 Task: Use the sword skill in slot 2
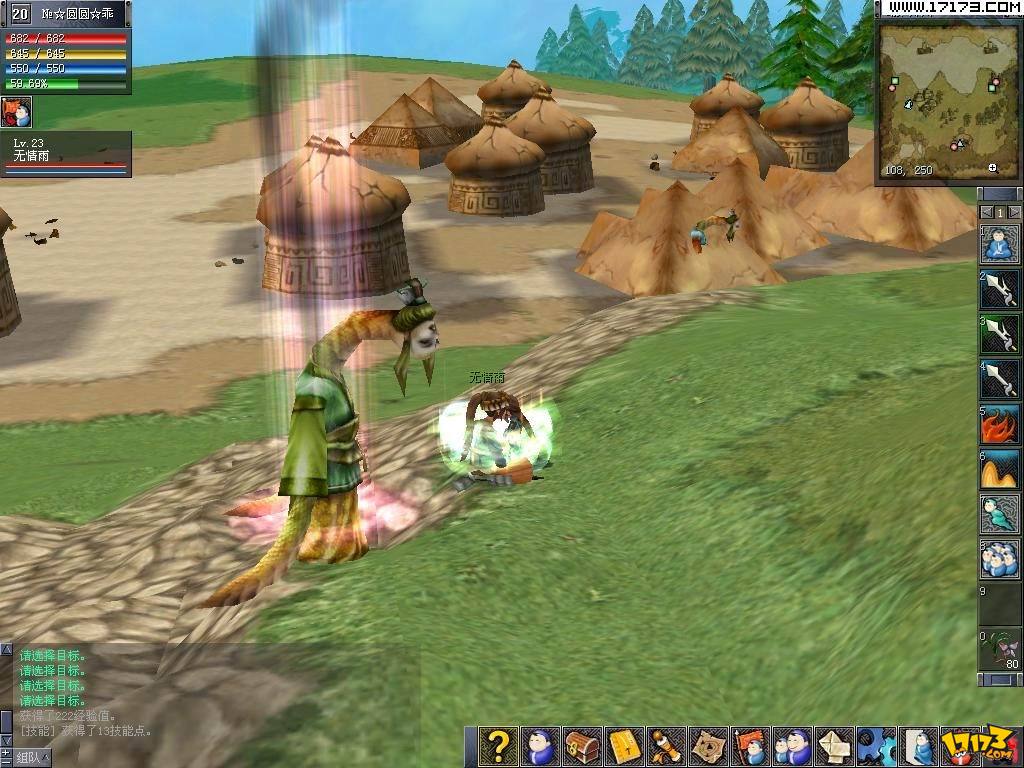1000,289
